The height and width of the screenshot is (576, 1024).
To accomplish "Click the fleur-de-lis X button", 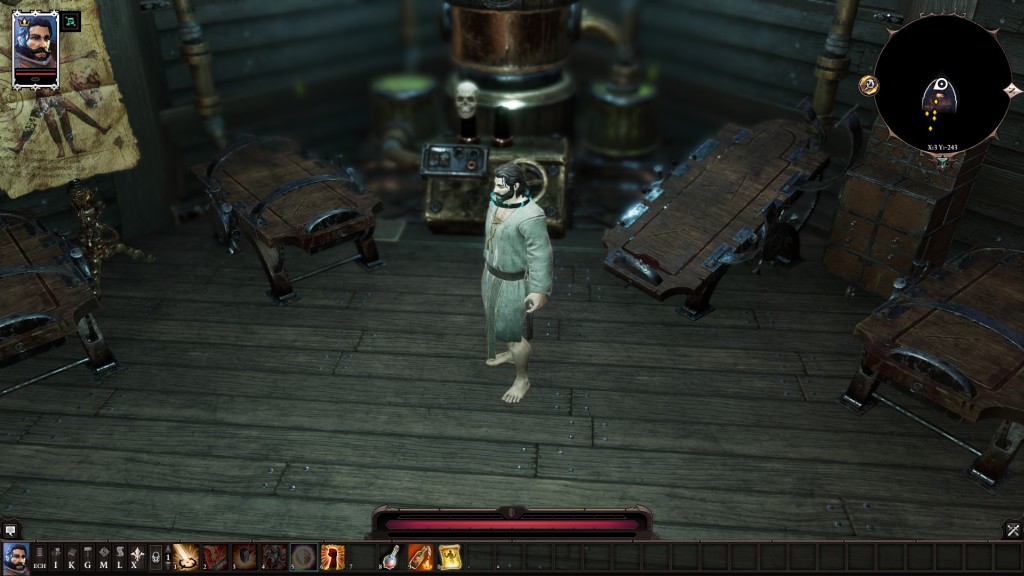I will (136, 558).
